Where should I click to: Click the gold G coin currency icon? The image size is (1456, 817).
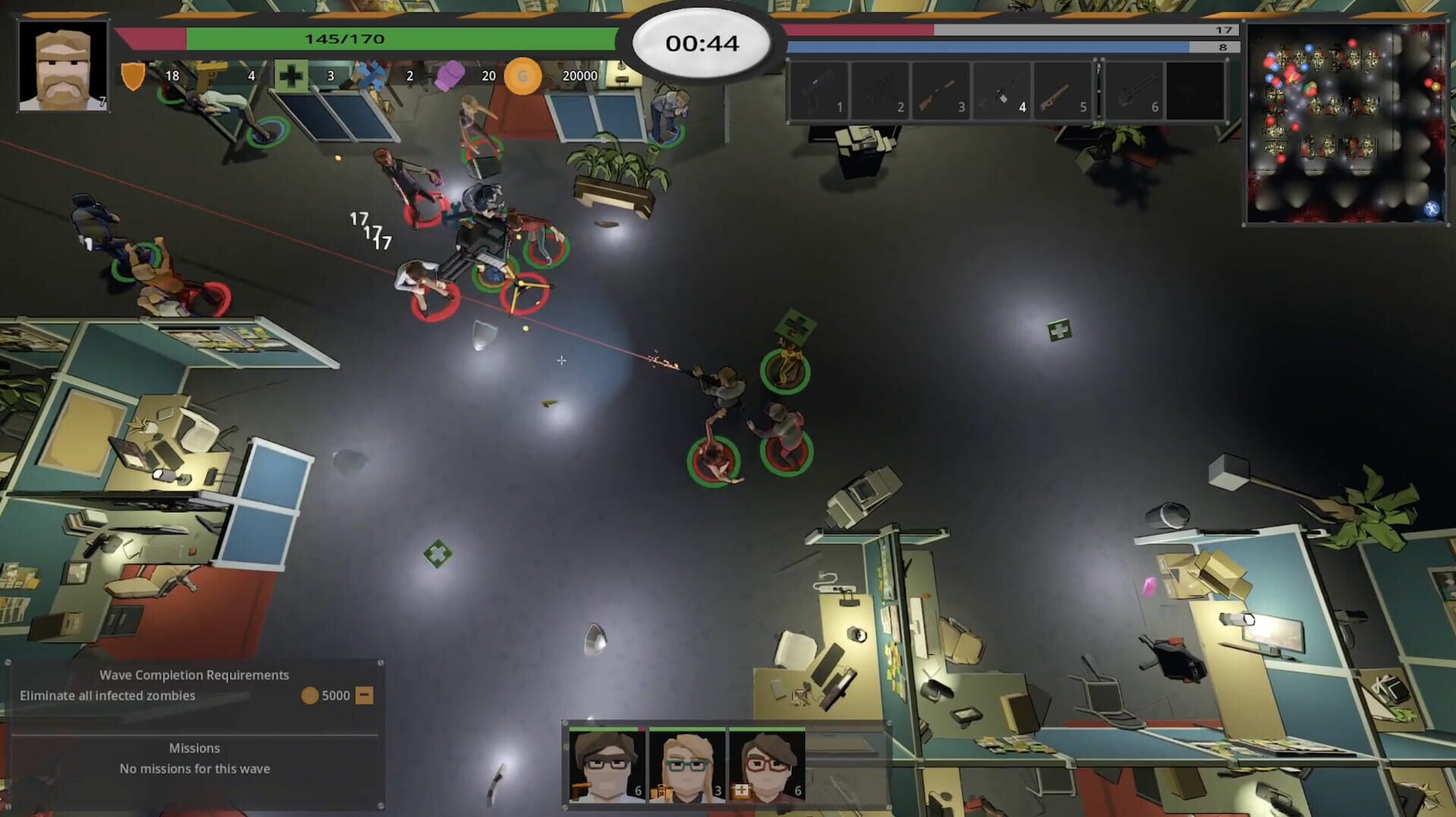coord(522,76)
